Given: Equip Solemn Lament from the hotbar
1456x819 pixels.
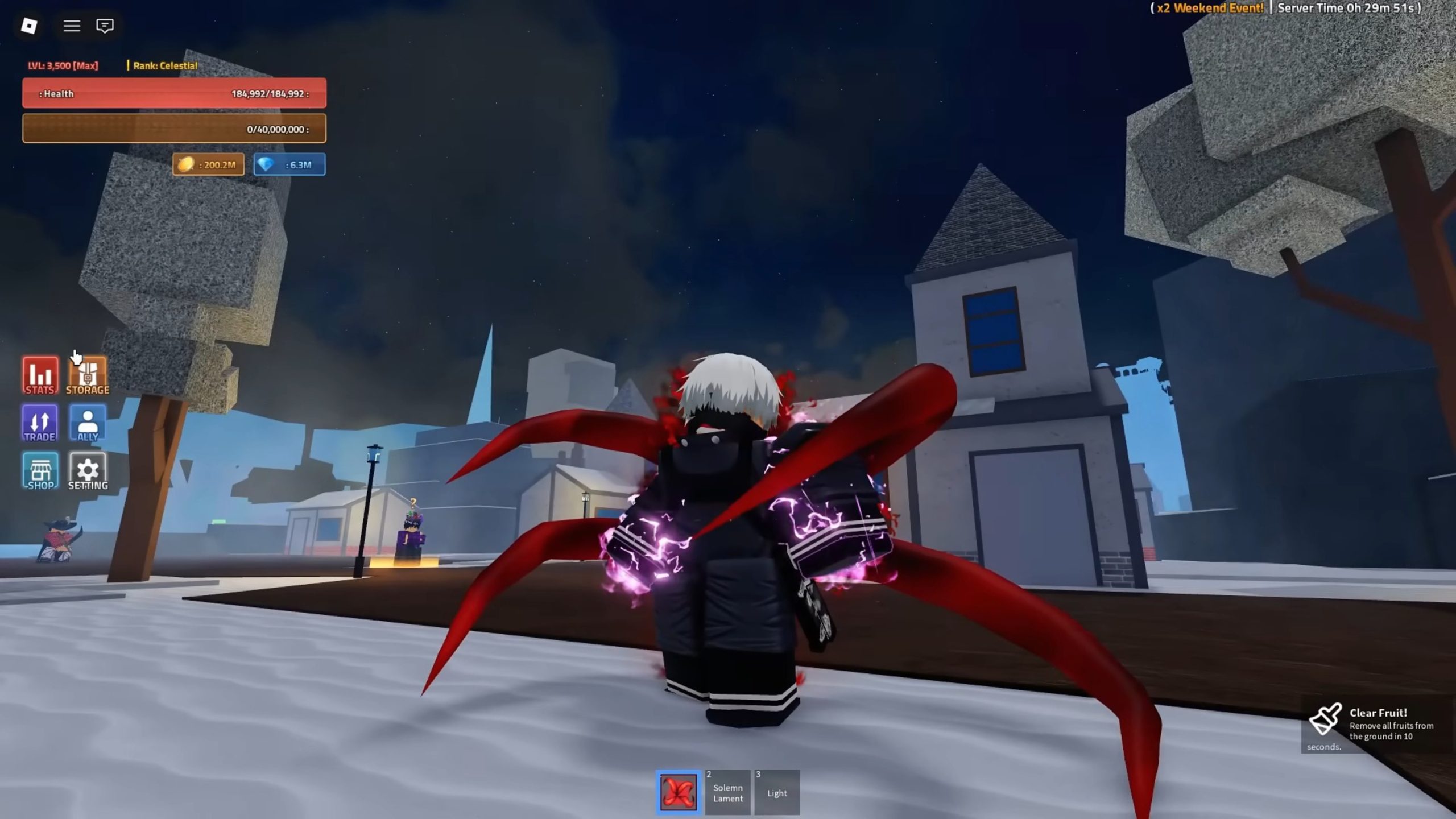Looking at the screenshot, I should 728,792.
